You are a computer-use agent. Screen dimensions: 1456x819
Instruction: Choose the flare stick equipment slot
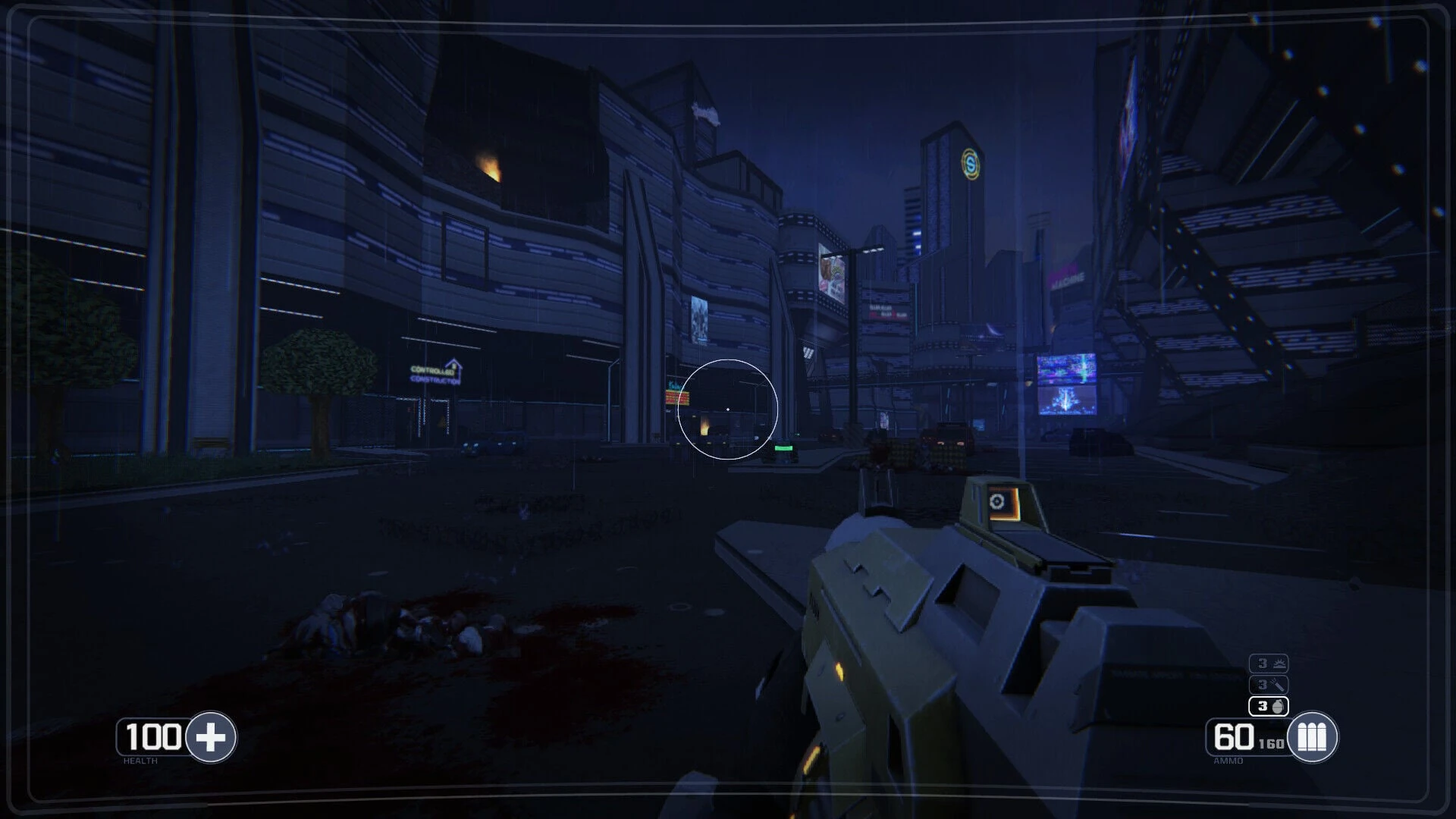tap(1269, 685)
